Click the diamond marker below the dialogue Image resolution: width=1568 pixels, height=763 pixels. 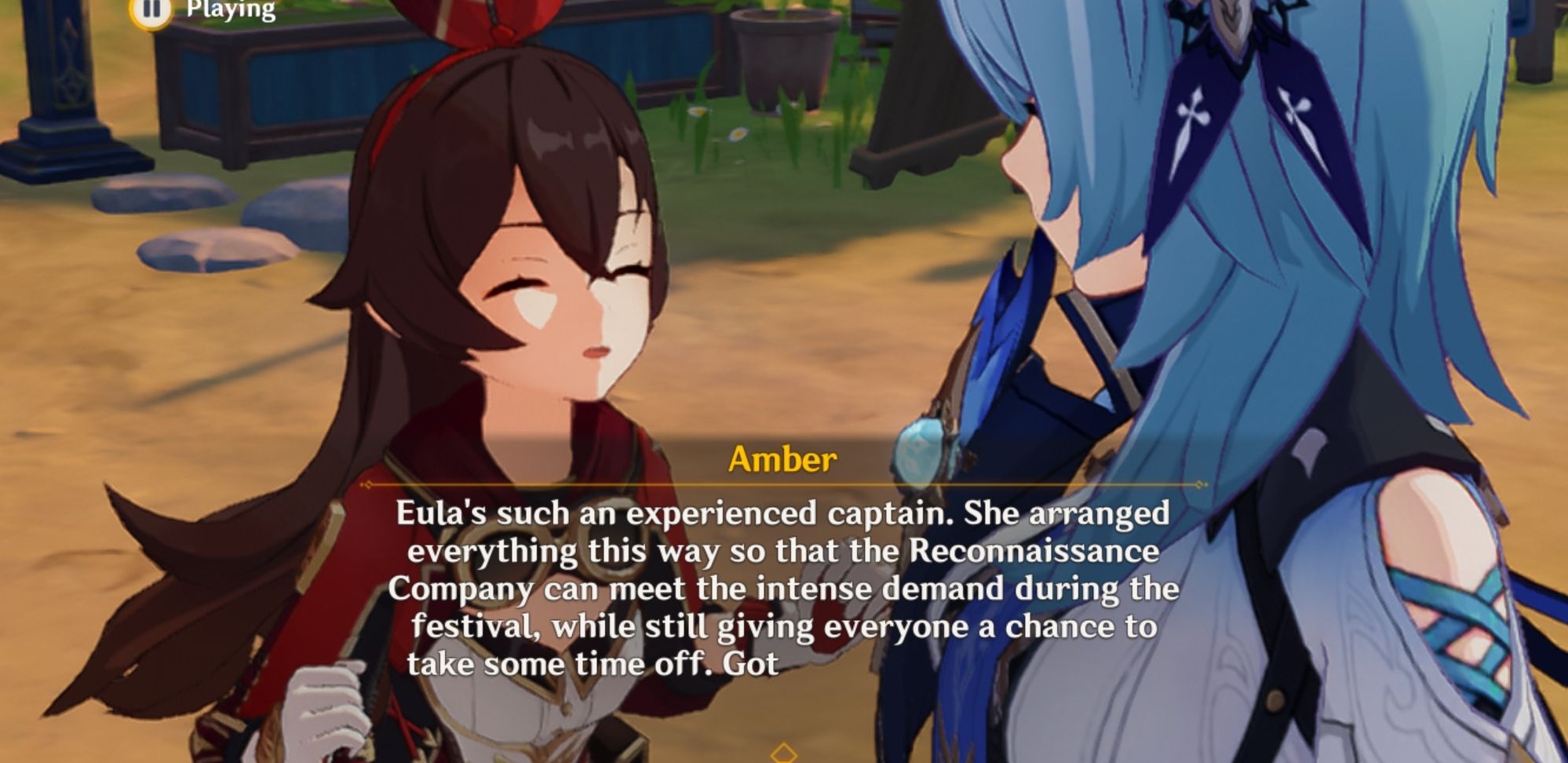point(782,751)
